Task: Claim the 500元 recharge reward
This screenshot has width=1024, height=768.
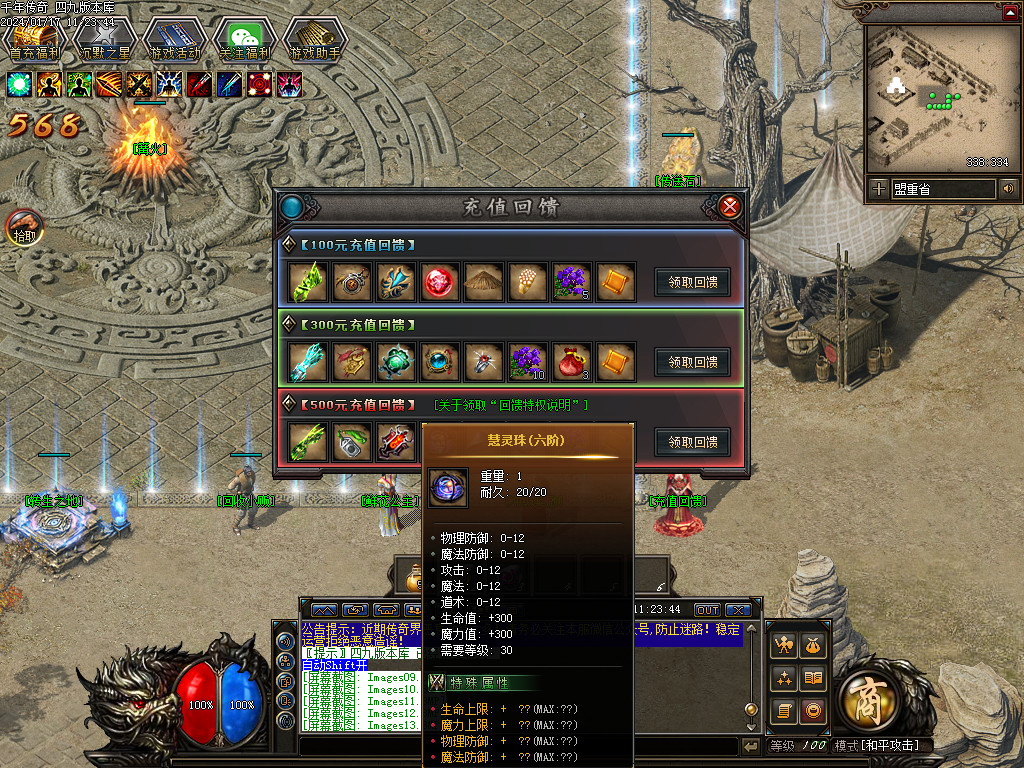Action: coord(692,442)
